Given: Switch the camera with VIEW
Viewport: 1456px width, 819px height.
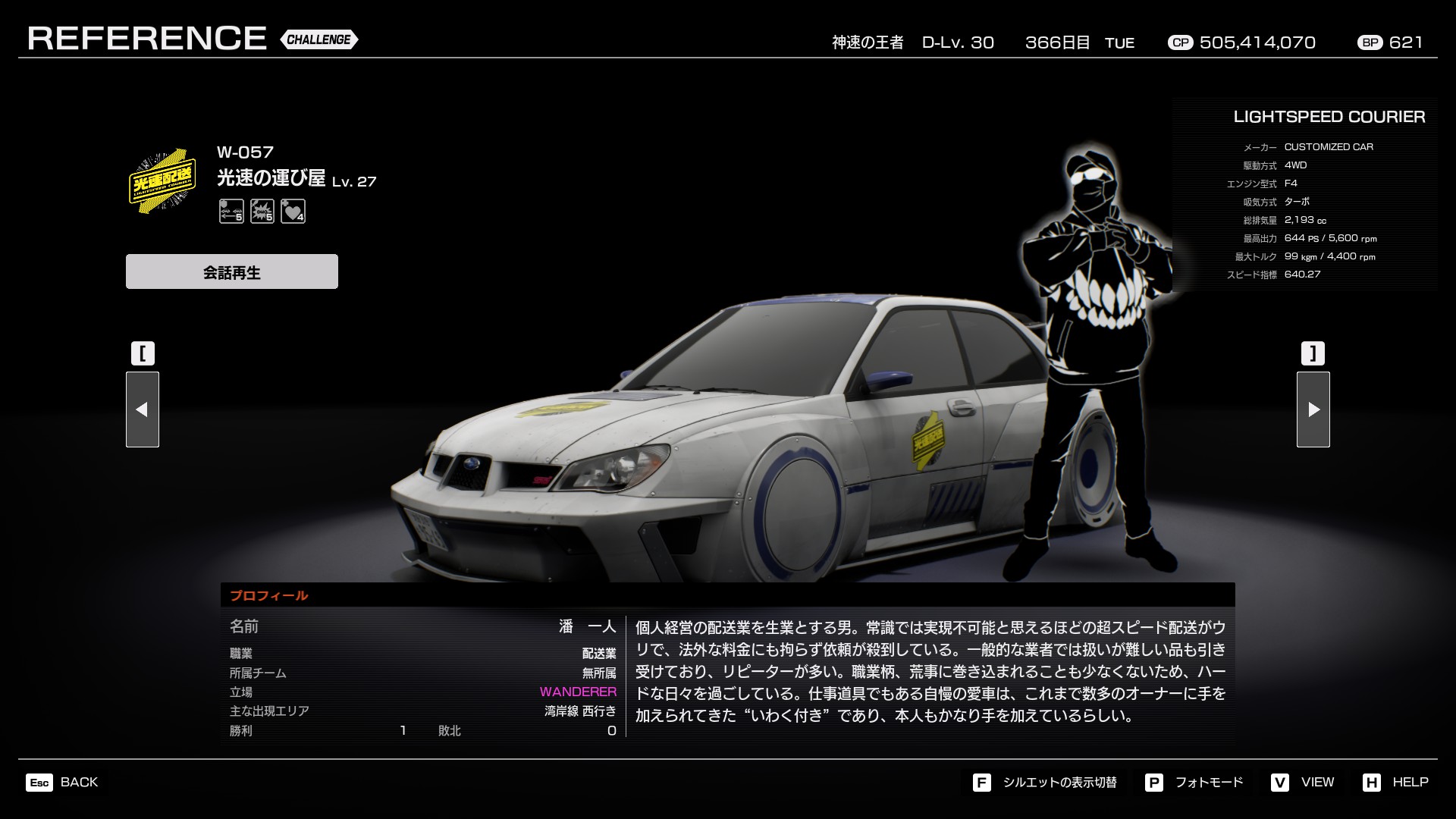Looking at the screenshot, I should click(x=1303, y=782).
